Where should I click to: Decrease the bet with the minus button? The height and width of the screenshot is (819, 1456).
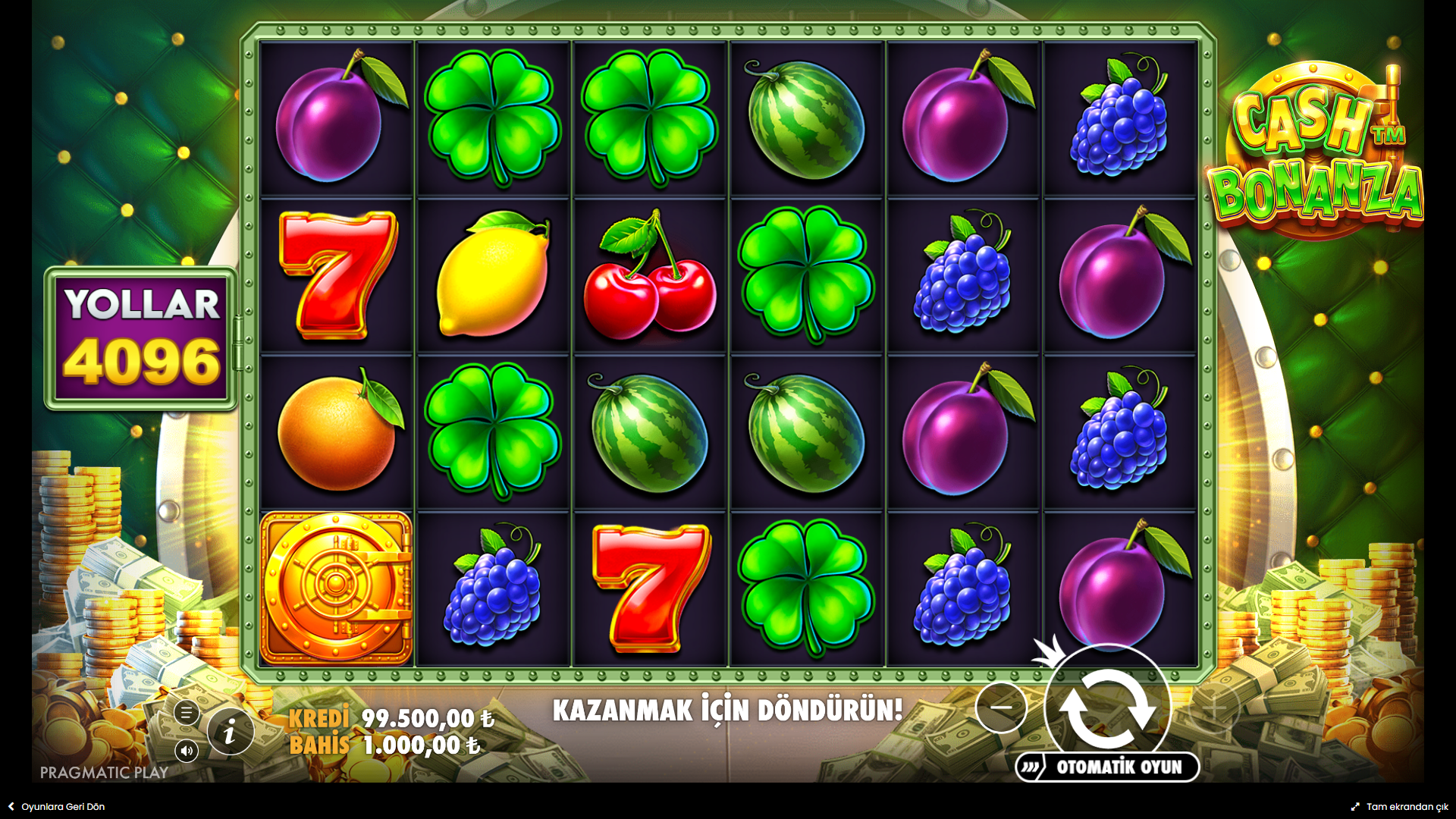tap(1001, 707)
